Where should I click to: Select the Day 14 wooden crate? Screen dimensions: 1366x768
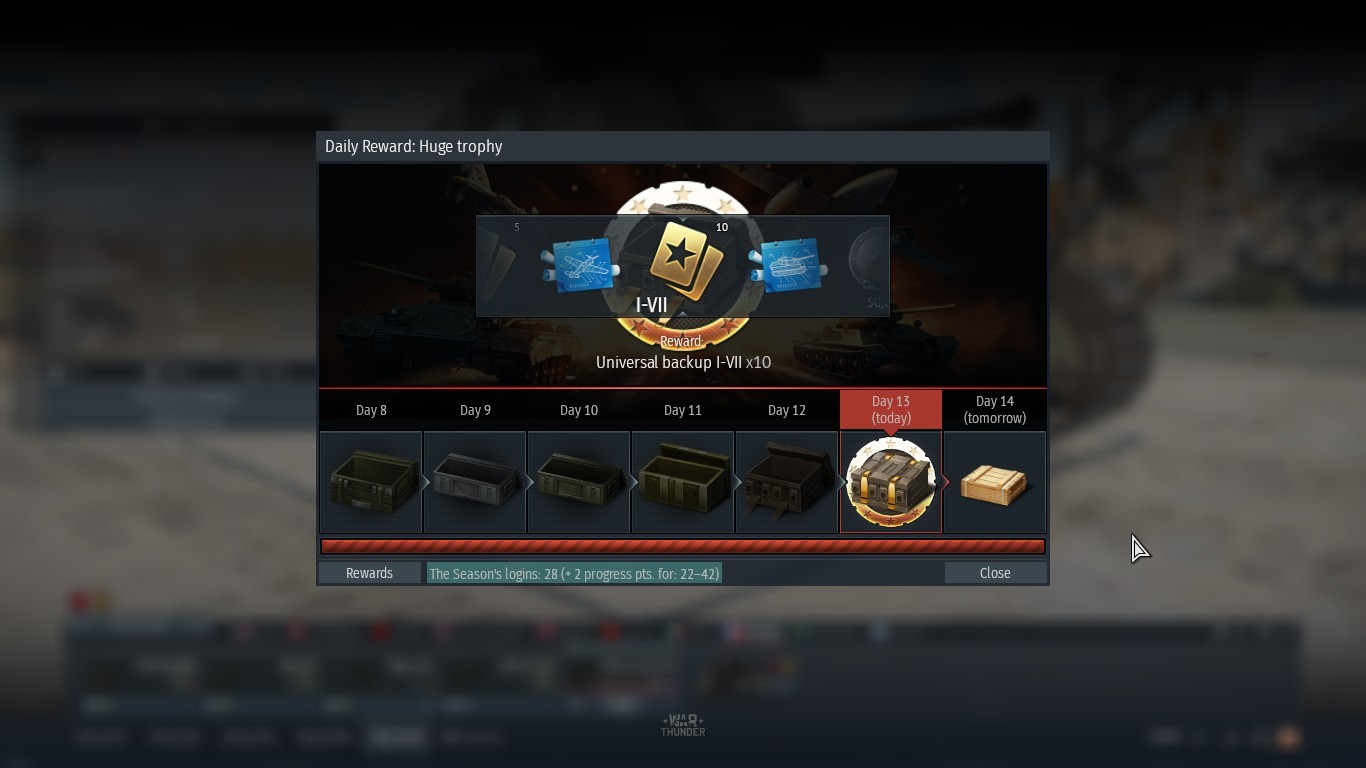(x=995, y=483)
